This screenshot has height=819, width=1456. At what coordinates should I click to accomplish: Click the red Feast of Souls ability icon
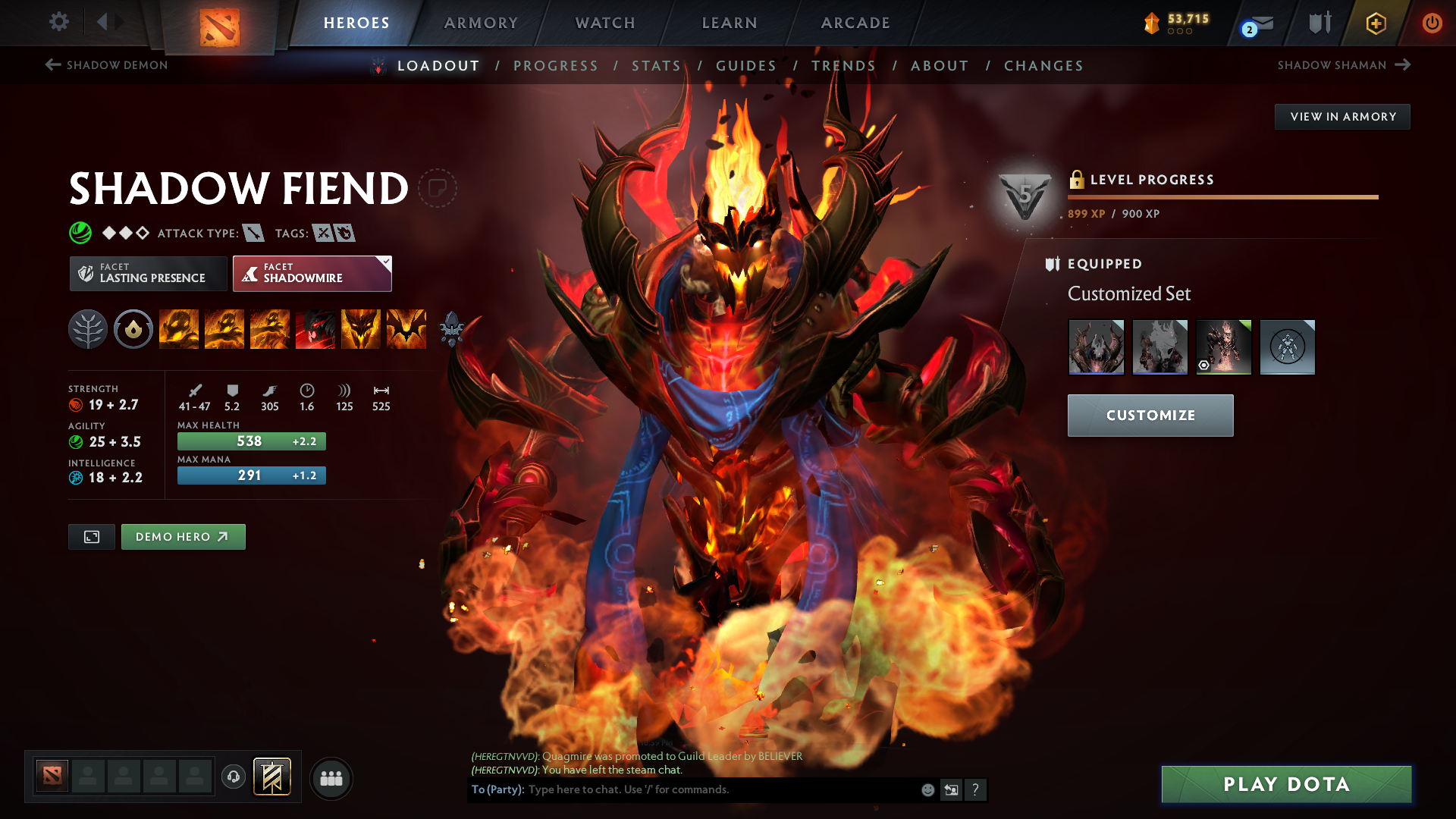click(315, 329)
